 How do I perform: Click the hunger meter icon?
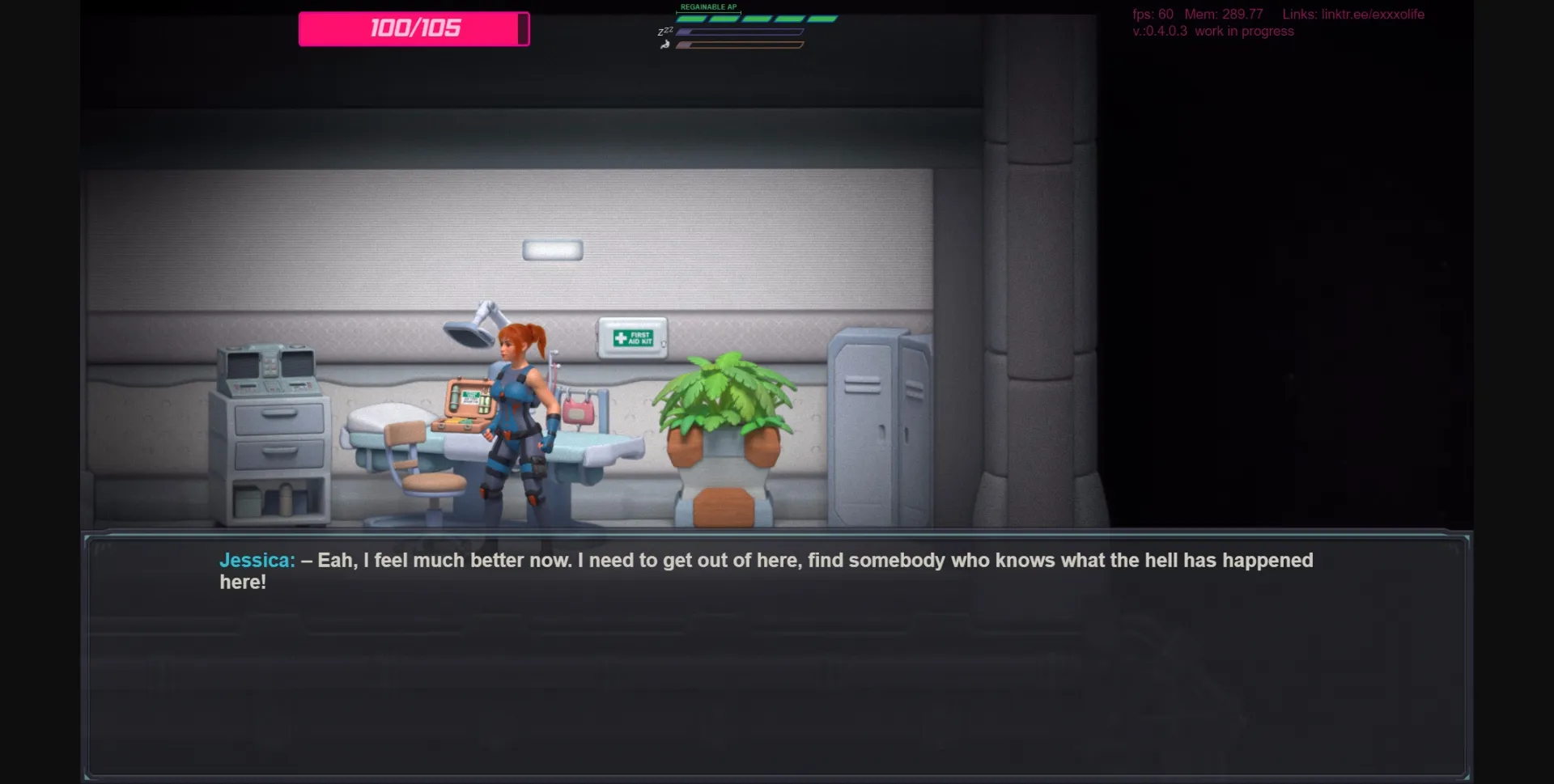click(x=665, y=45)
